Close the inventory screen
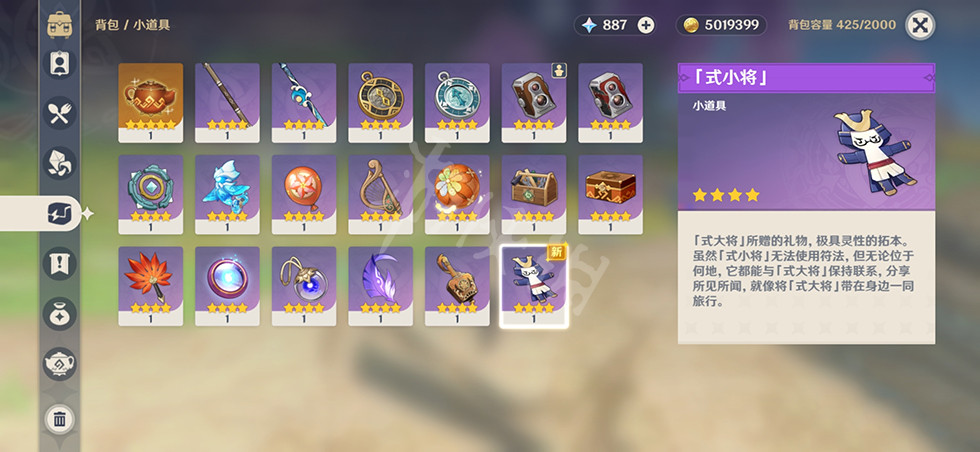980x452 pixels. coord(919,25)
